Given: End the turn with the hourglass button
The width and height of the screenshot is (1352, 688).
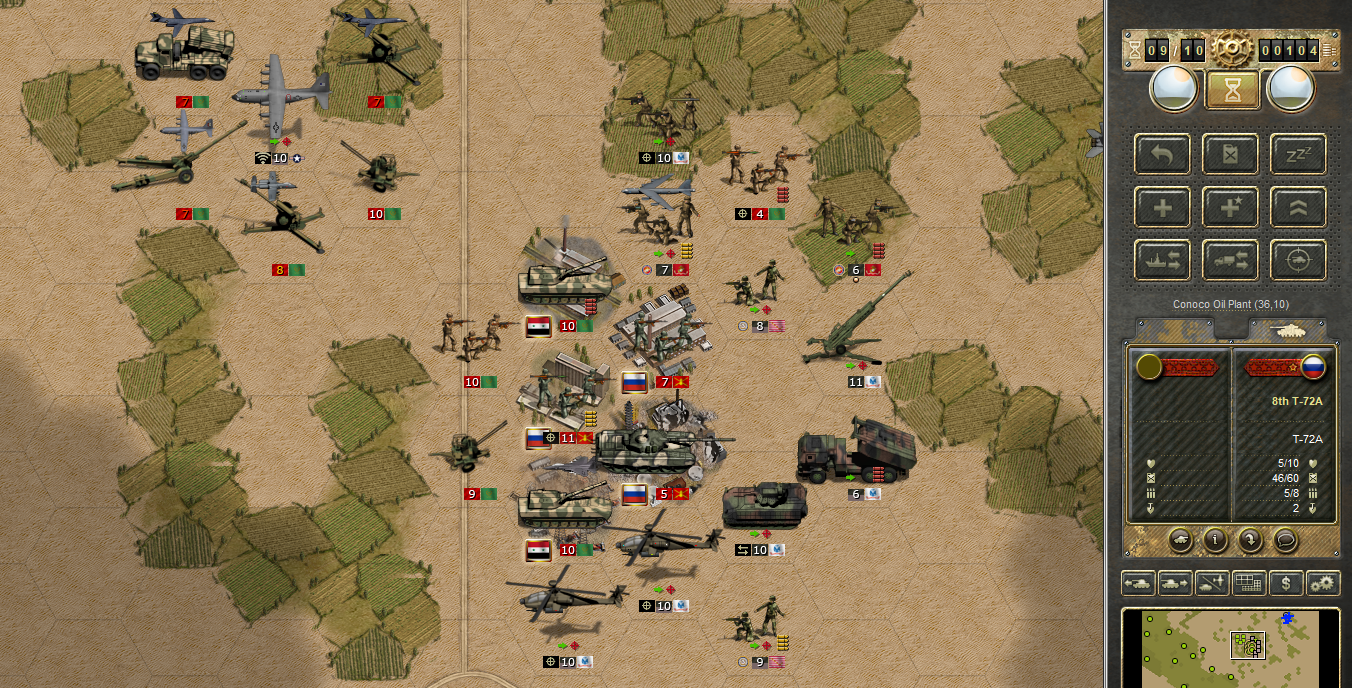Looking at the screenshot, I should [1231, 90].
